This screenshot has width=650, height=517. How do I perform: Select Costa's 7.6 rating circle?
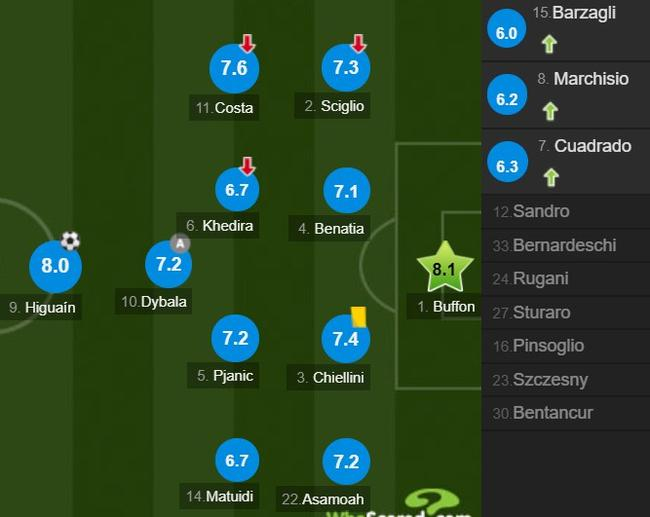[234, 68]
